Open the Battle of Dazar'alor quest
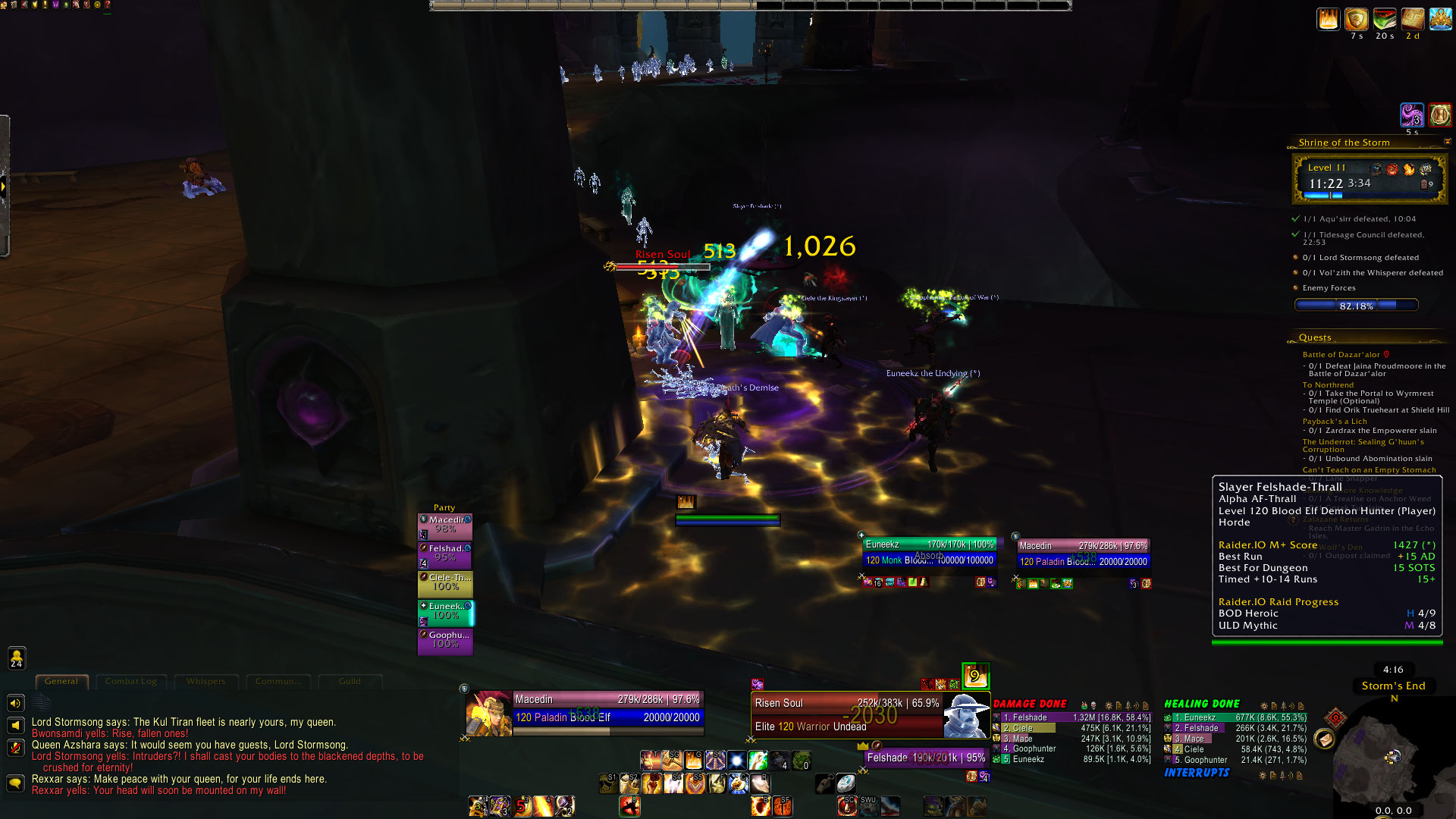 [1341, 355]
